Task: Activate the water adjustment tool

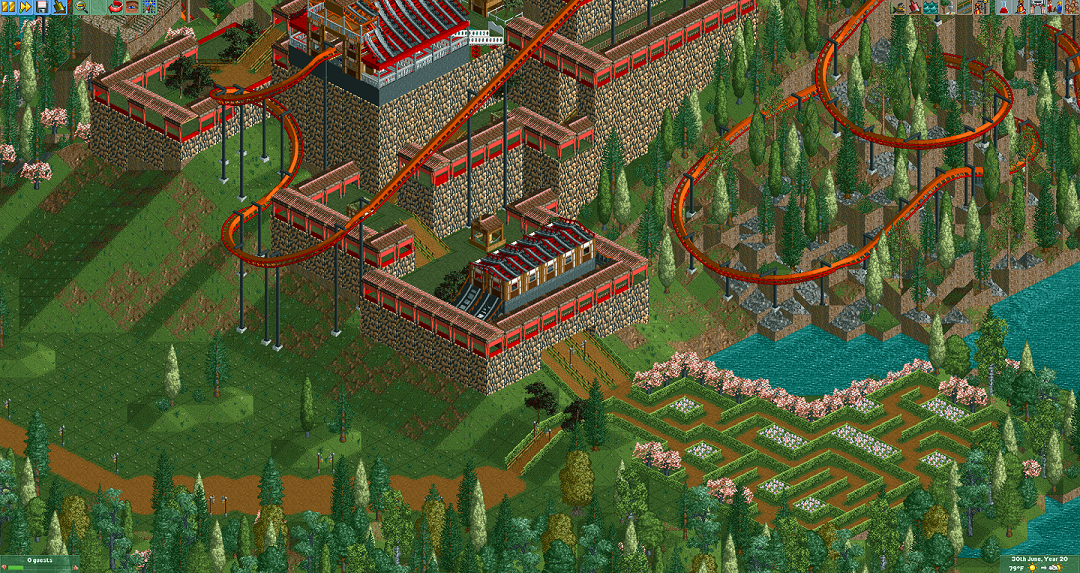Action: (x=932, y=7)
